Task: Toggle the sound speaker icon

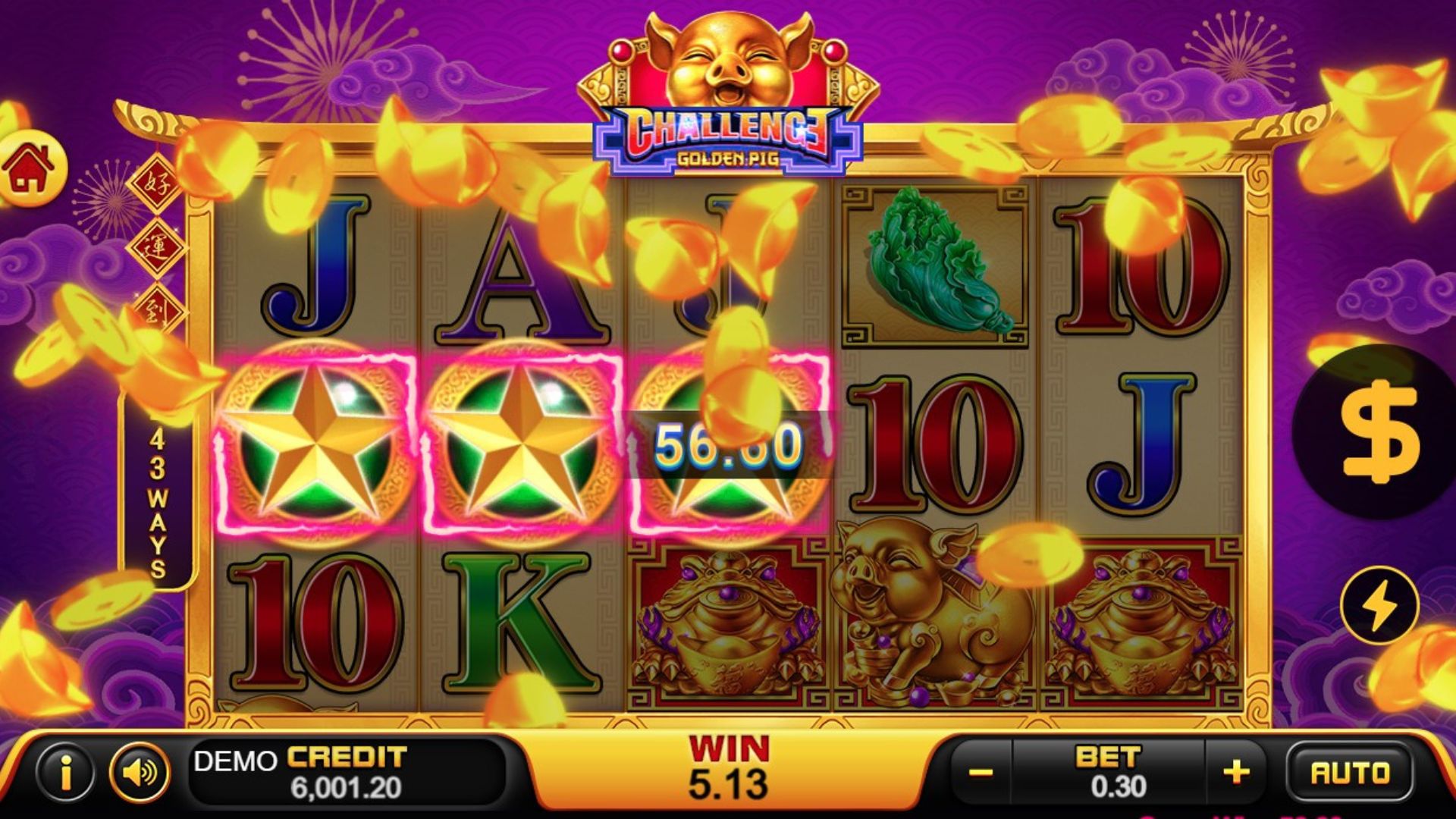Action: point(139,773)
